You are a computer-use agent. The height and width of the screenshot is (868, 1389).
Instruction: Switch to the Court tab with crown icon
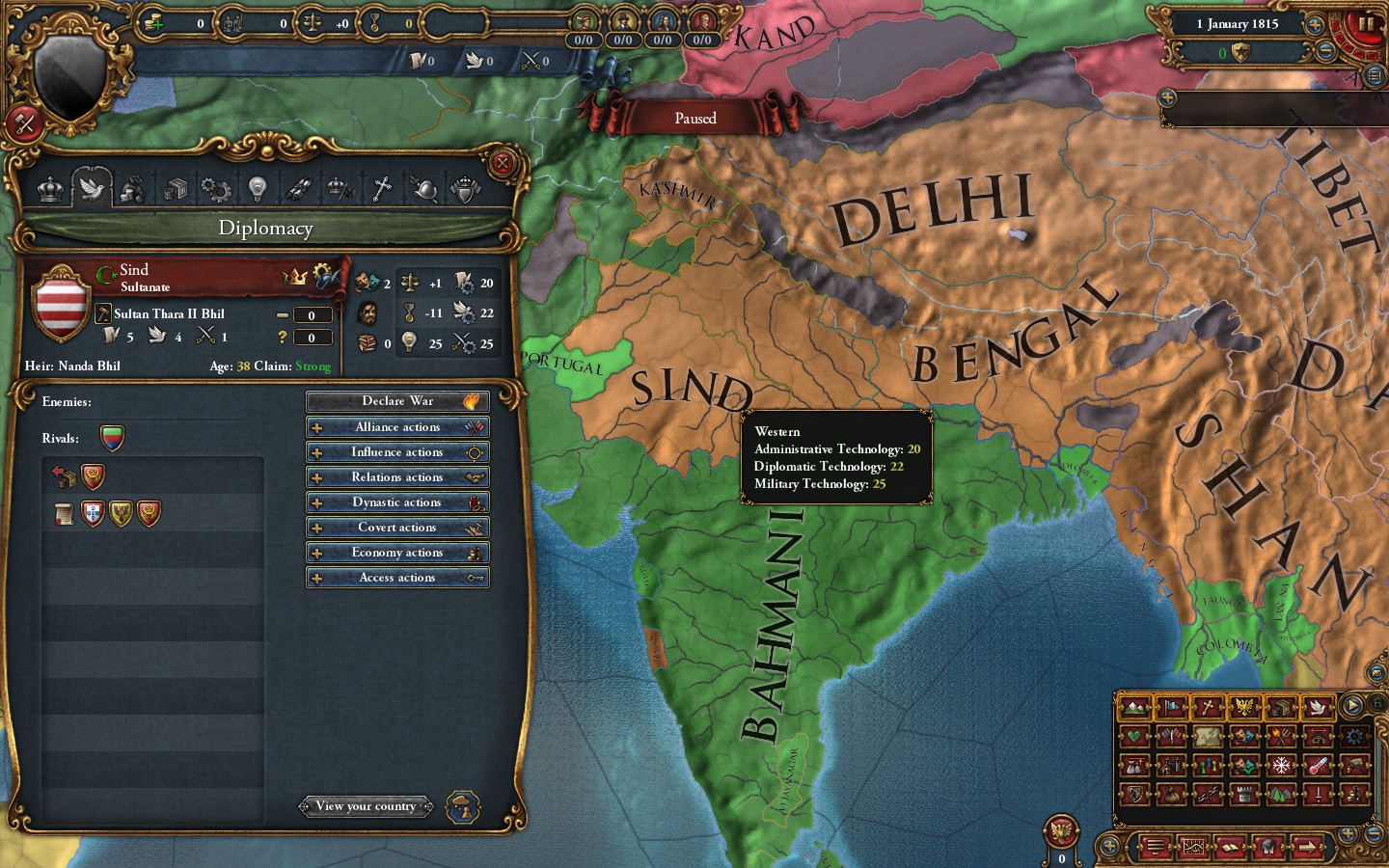[50, 189]
